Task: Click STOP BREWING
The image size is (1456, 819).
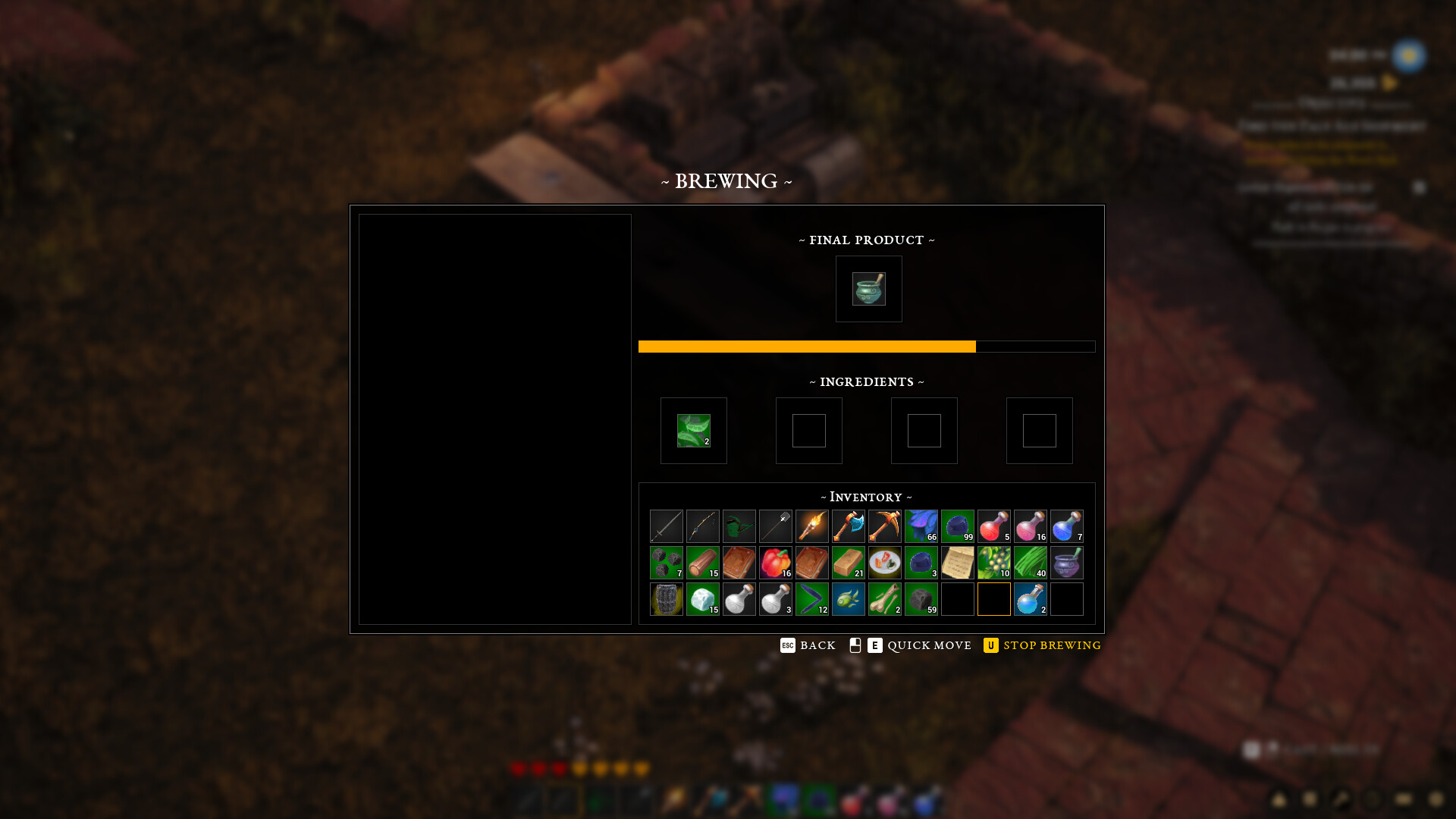Action: click(1051, 645)
